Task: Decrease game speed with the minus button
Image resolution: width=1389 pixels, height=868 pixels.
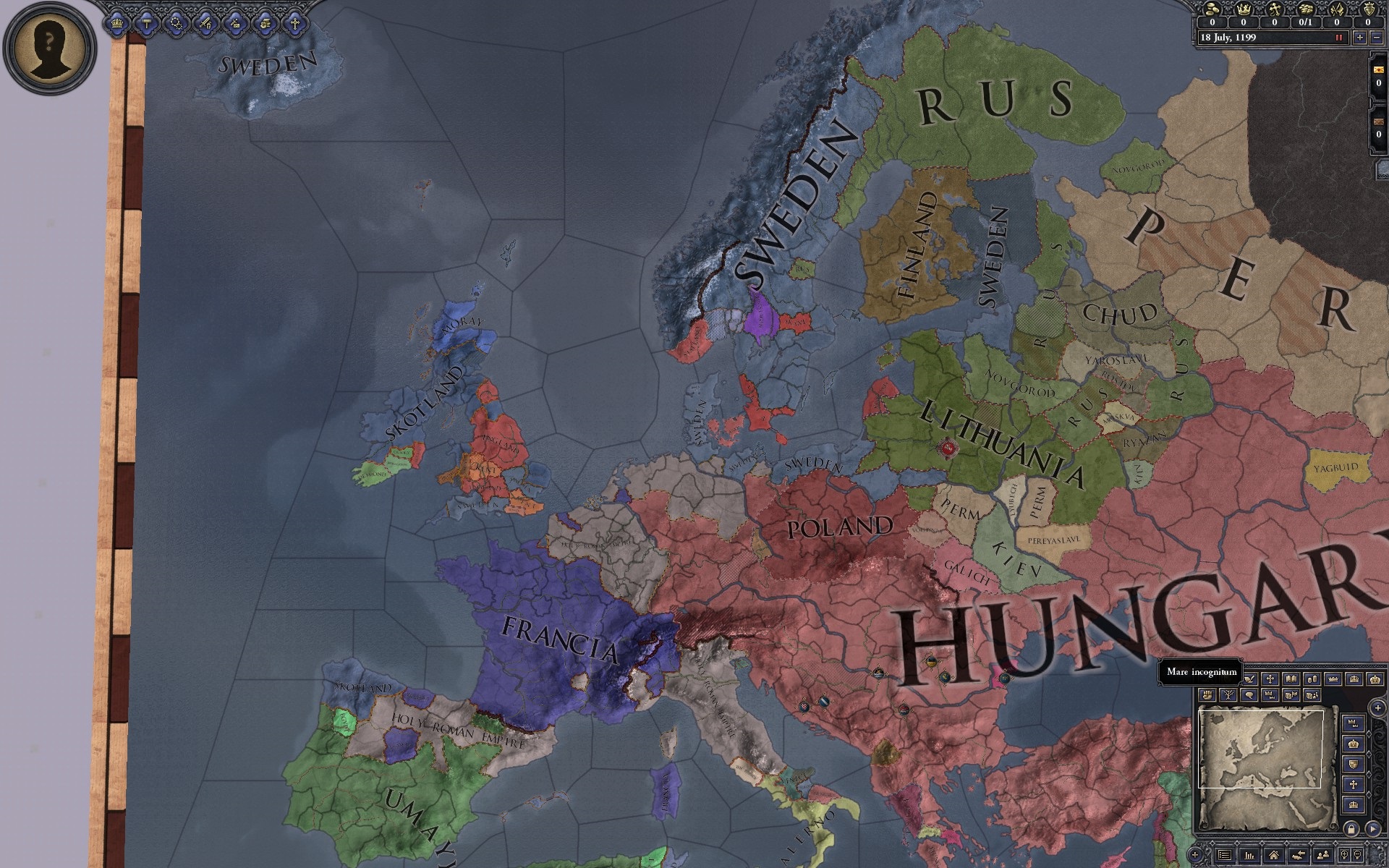Action: tap(1377, 38)
